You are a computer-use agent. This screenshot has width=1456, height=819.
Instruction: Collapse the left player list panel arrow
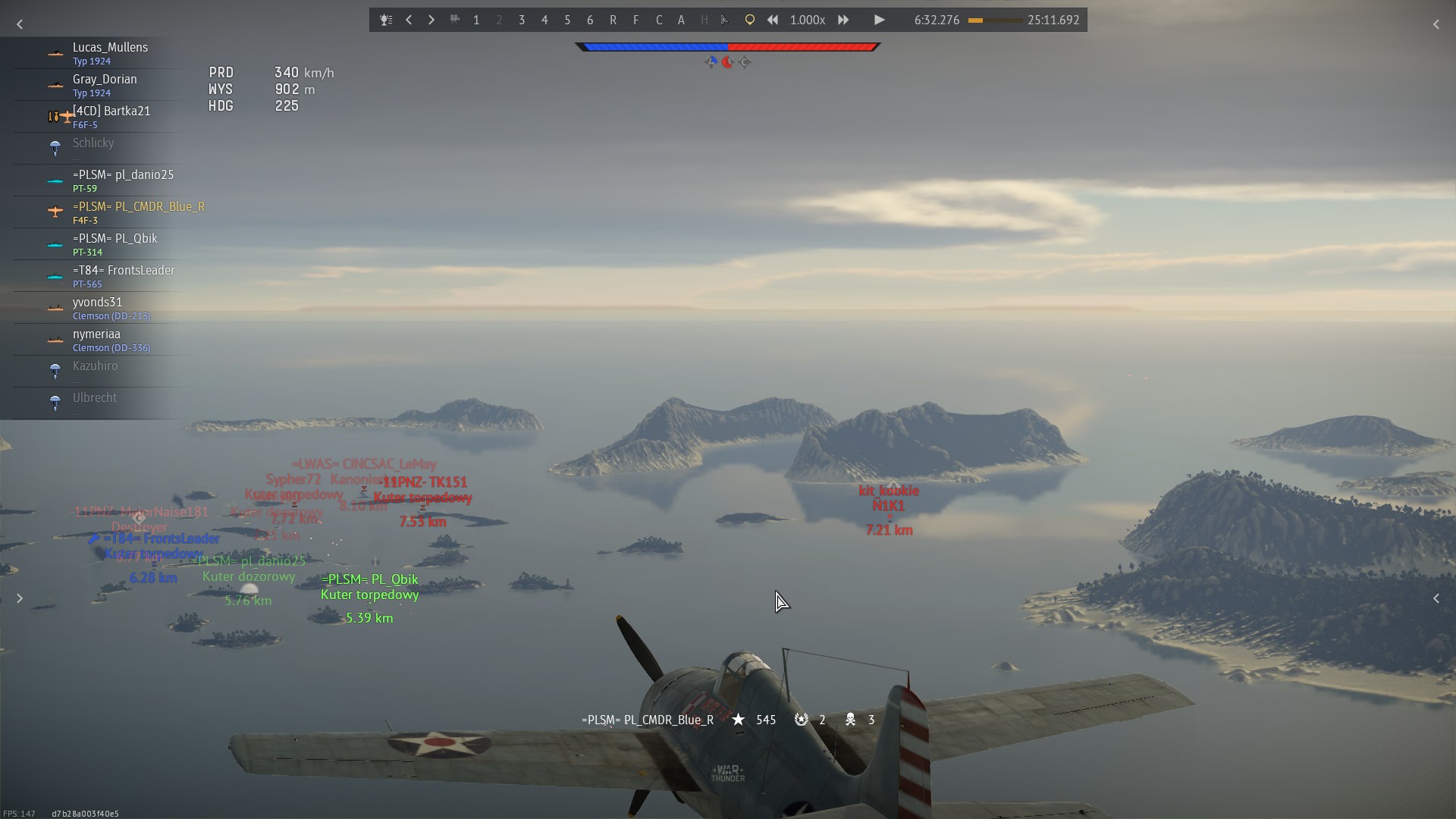(x=20, y=24)
